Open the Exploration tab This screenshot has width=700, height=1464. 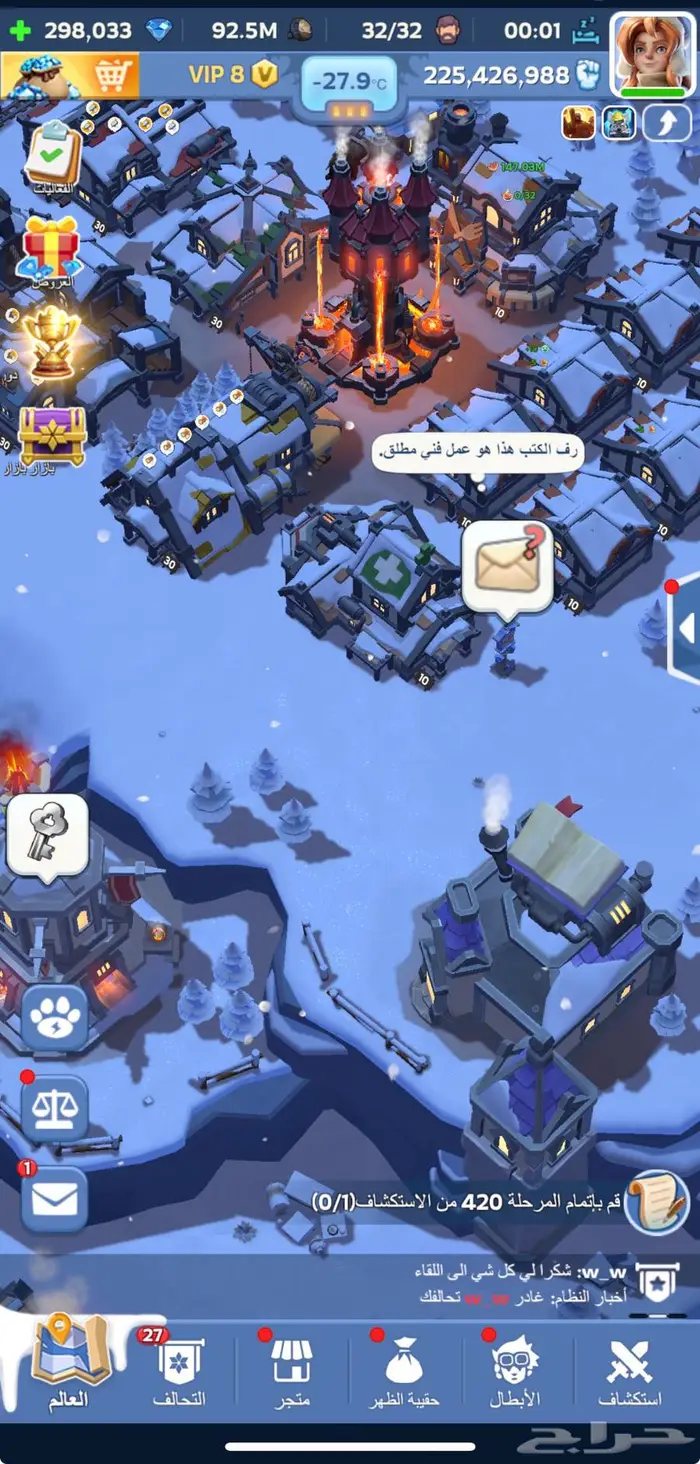630,1372
